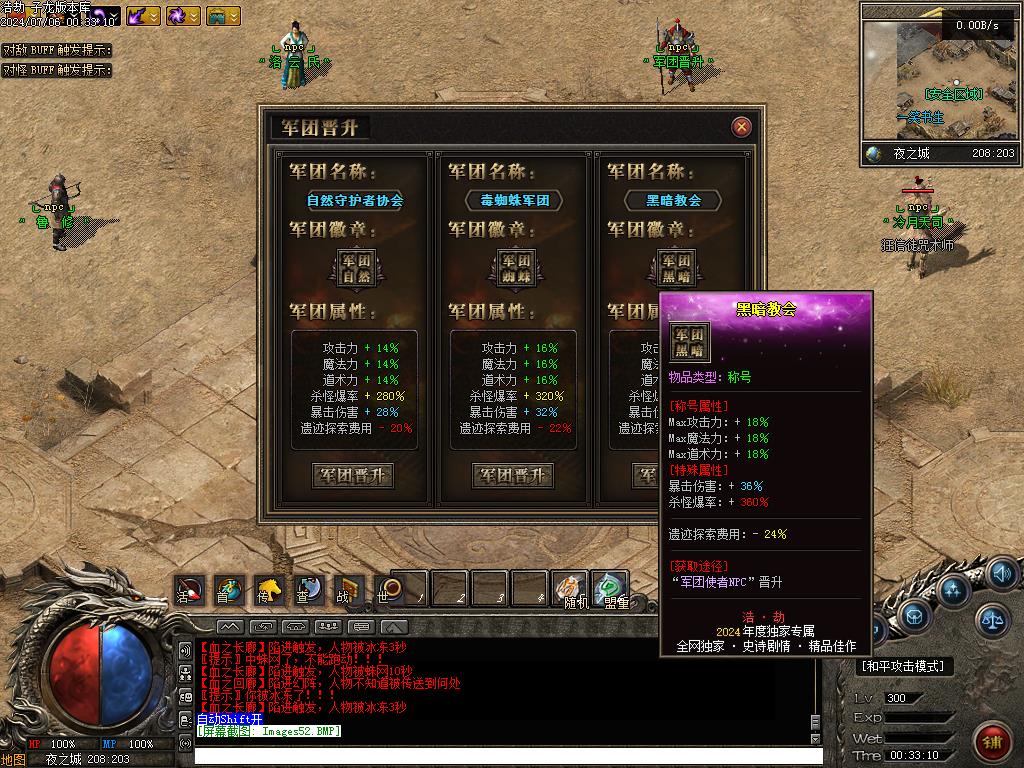This screenshot has width=1024, height=768.
Task: Promote to the 自然守护者协会 legion
Action: (x=352, y=476)
